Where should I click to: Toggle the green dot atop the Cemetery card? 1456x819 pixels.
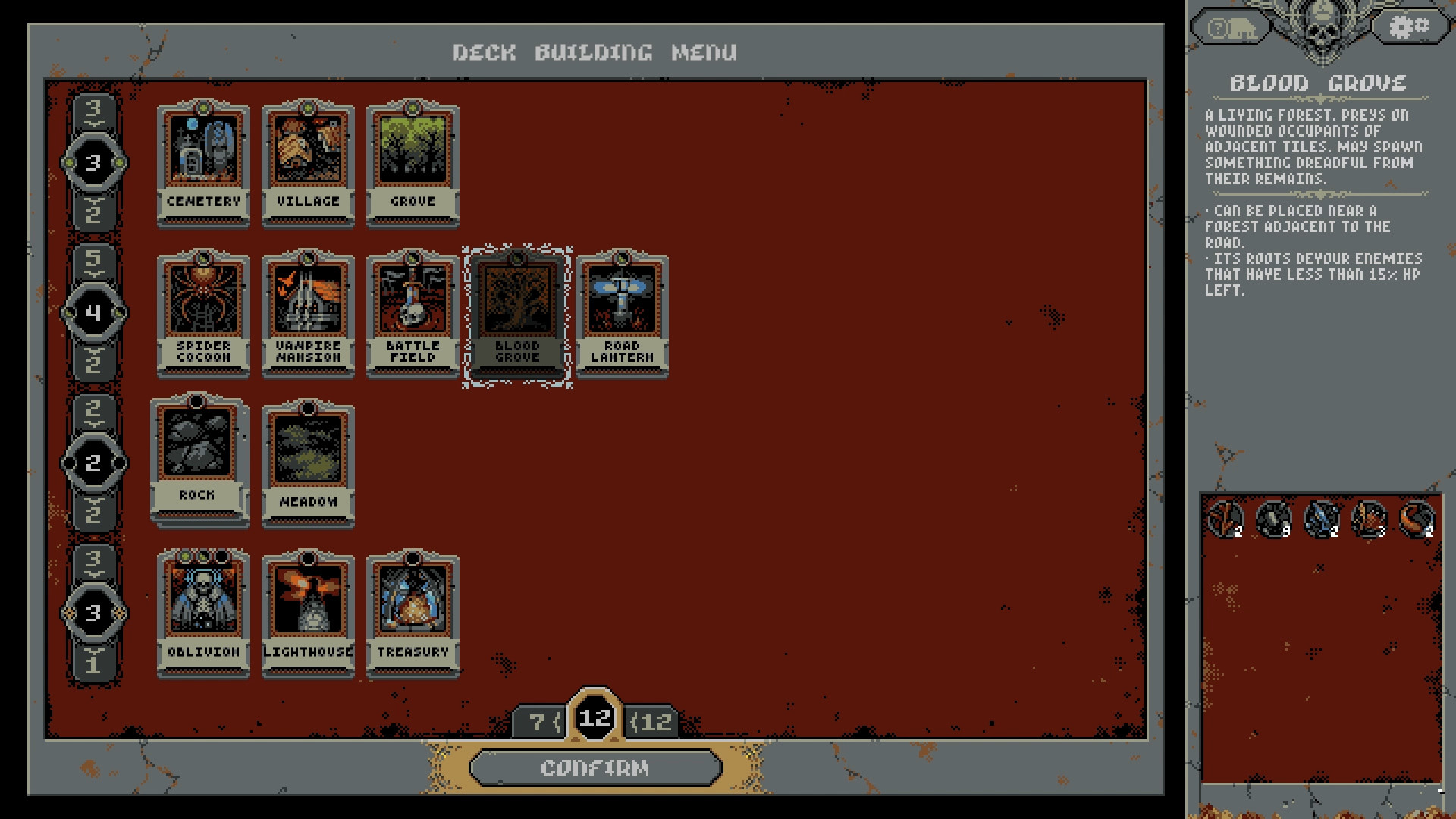(x=203, y=108)
